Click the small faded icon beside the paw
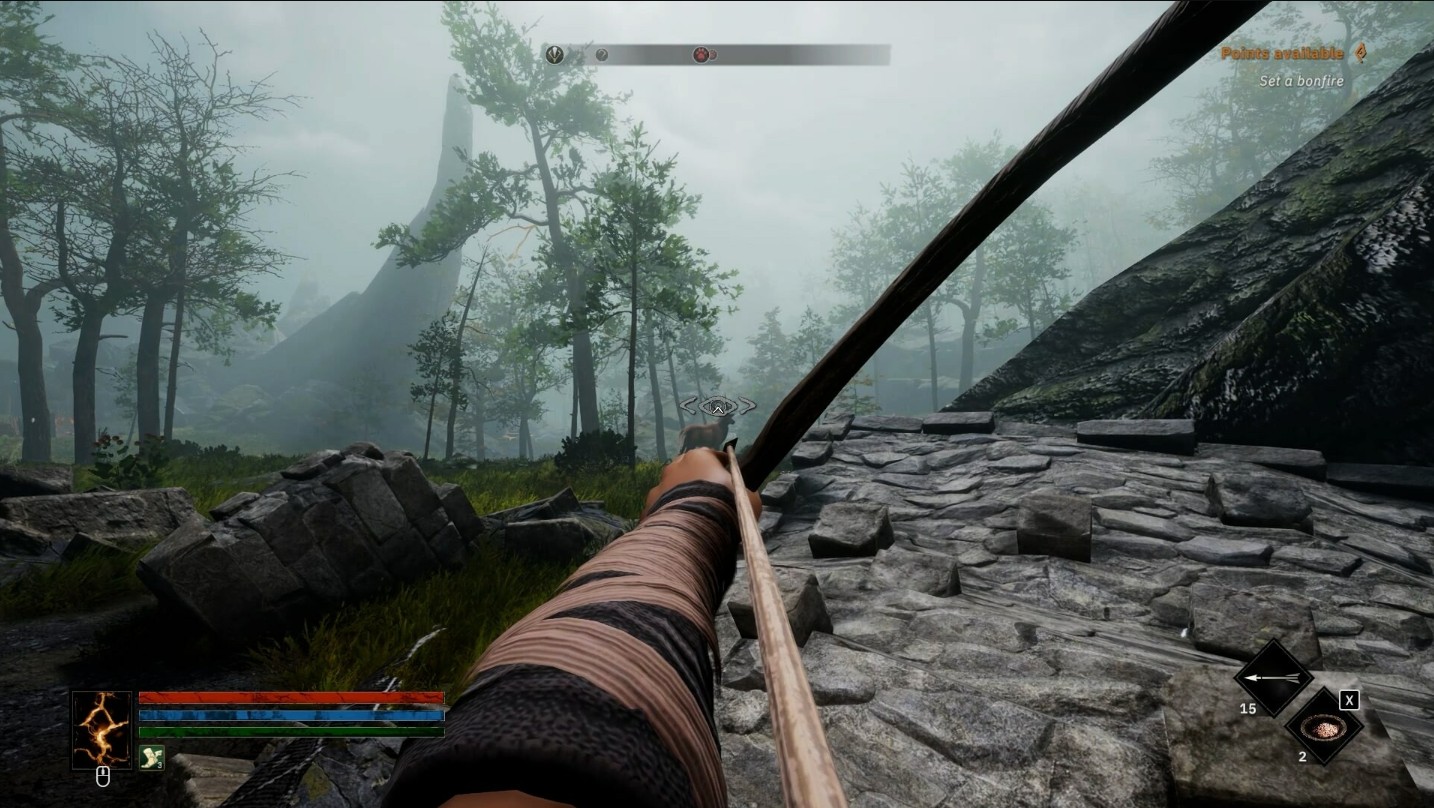The height and width of the screenshot is (808, 1434). tap(713, 54)
